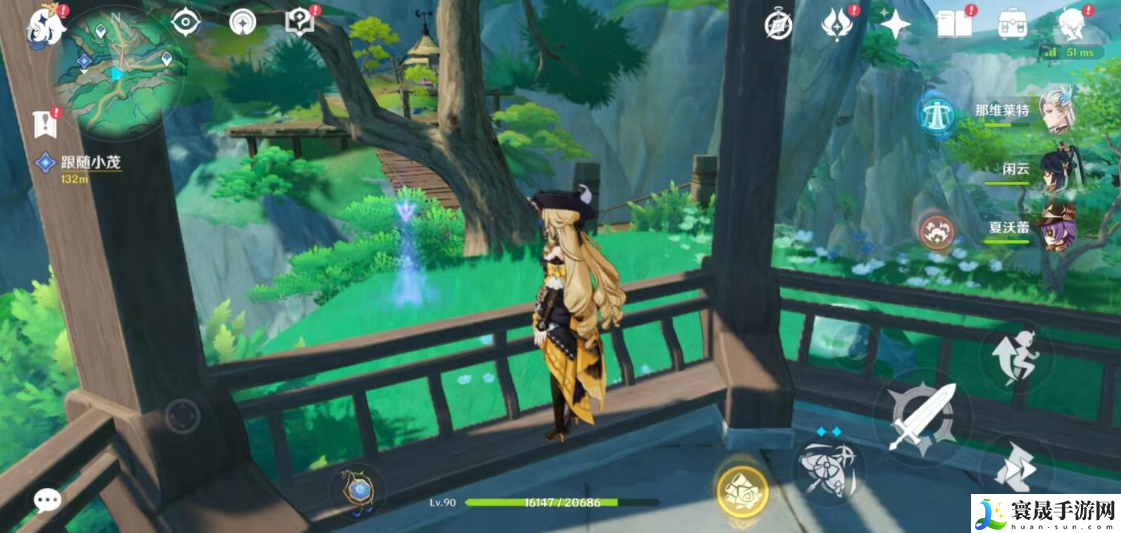Open the Wish star banner screen
The image size is (1121, 533).
click(894, 24)
